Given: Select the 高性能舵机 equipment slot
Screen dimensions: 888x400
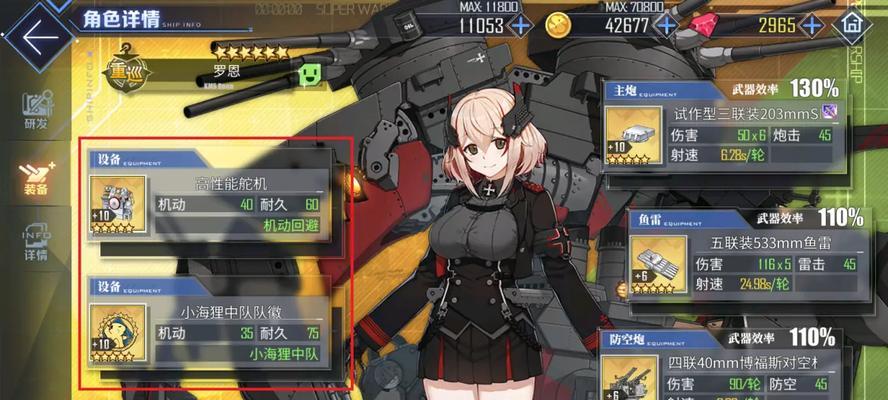Looking at the screenshot, I should click(x=217, y=194).
